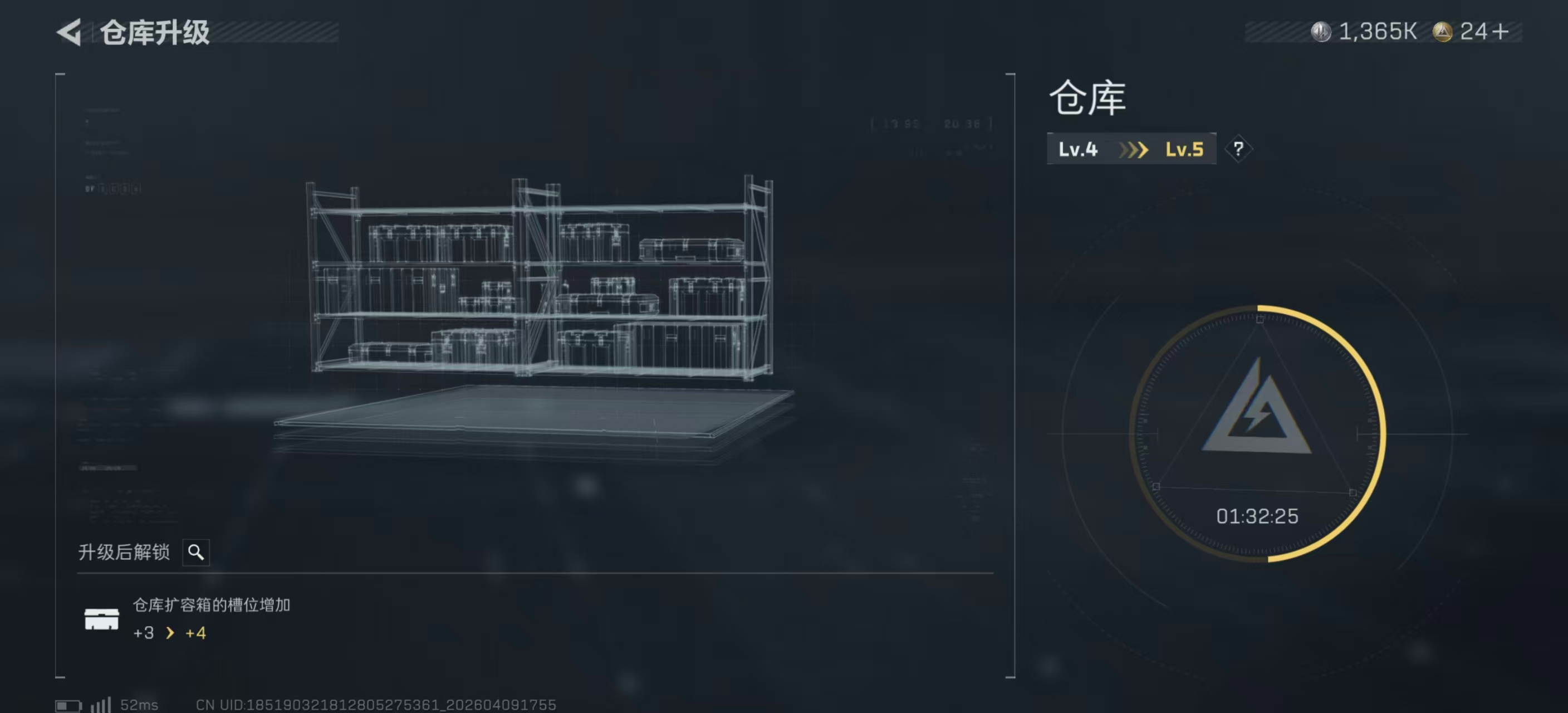
Task: Select the storage expansion box icon
Action: click(x=102, y=619)
